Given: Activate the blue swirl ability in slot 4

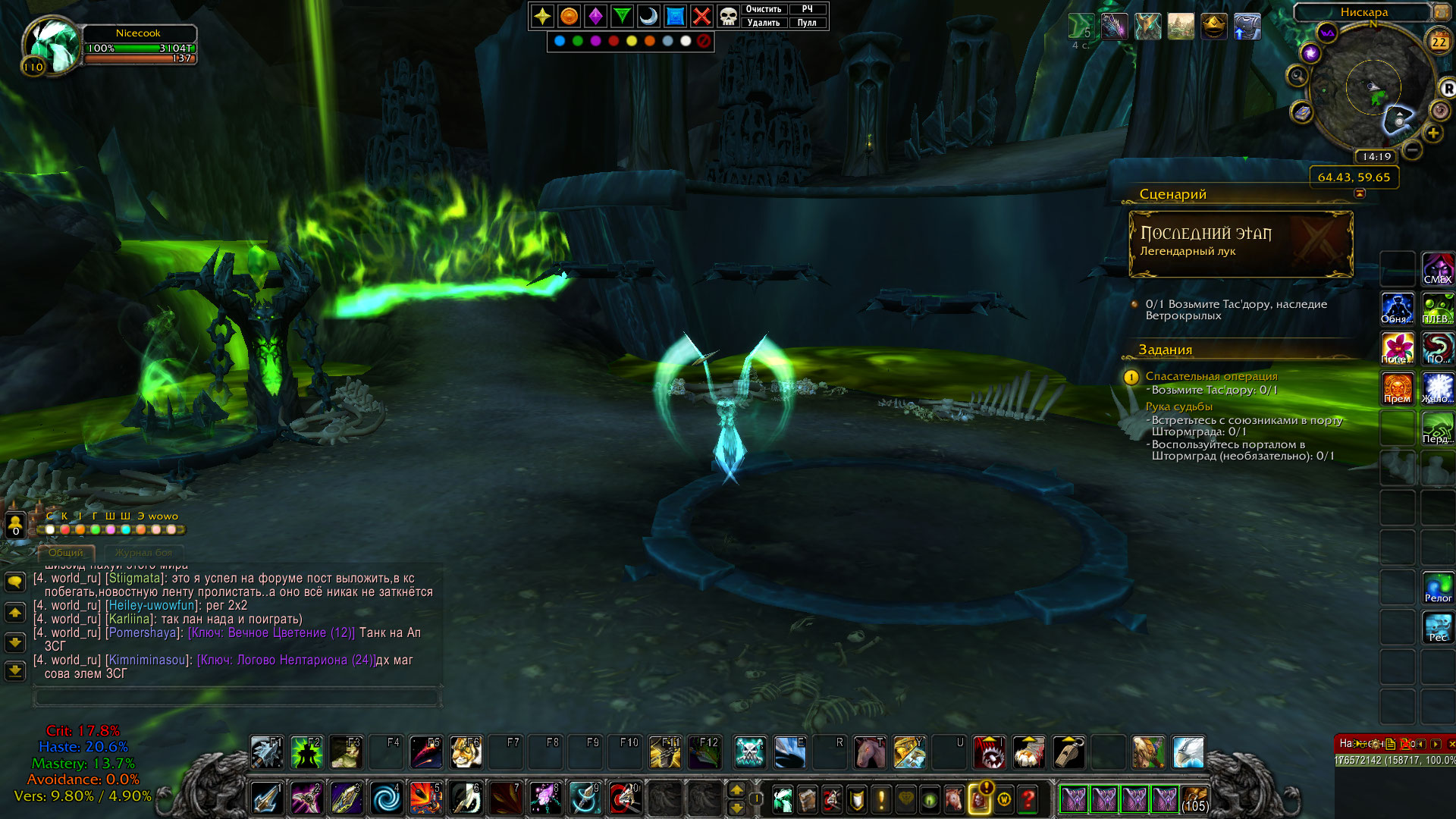Looking at the screenshot, I should tap(386, 799).
